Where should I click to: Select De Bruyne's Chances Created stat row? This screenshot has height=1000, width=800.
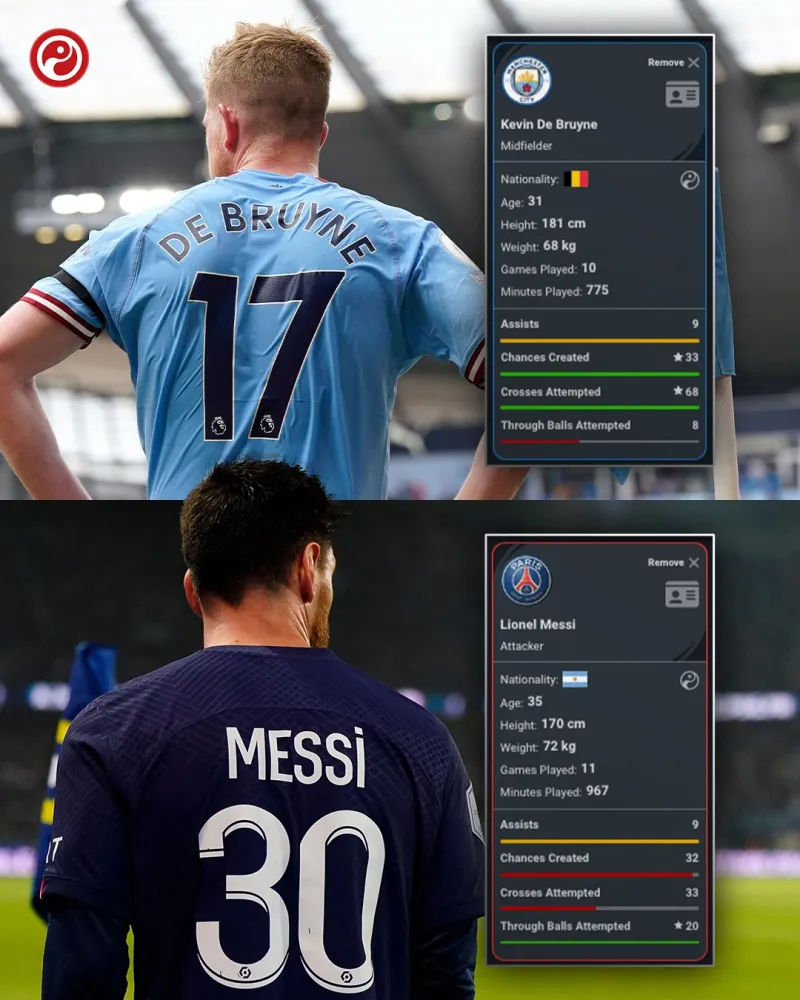[599, 357]
